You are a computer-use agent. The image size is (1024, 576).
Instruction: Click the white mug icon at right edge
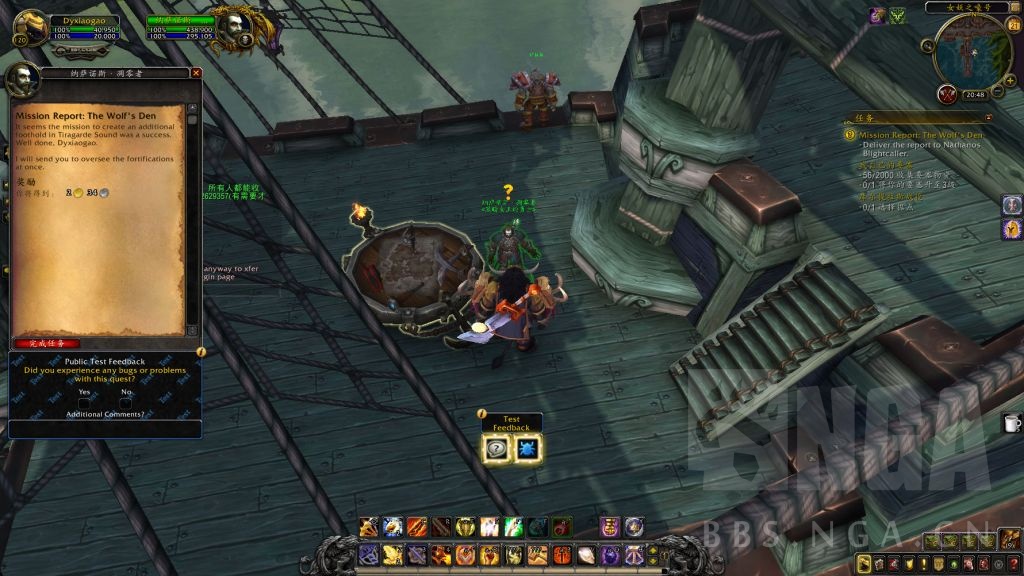click(x=1011, y=423)
